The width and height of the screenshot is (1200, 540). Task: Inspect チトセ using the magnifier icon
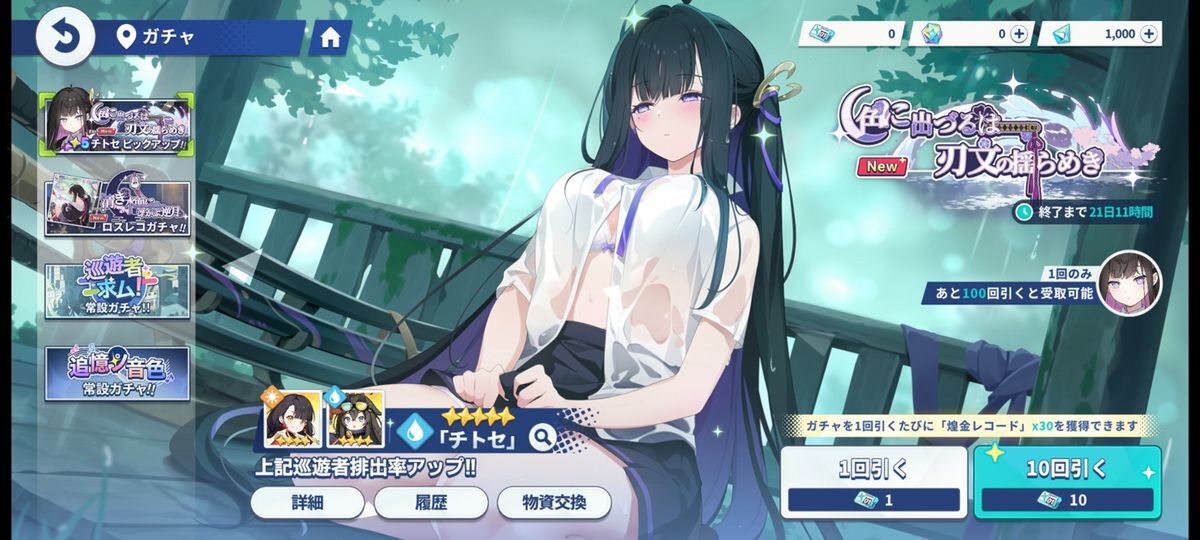pos(542,436)
